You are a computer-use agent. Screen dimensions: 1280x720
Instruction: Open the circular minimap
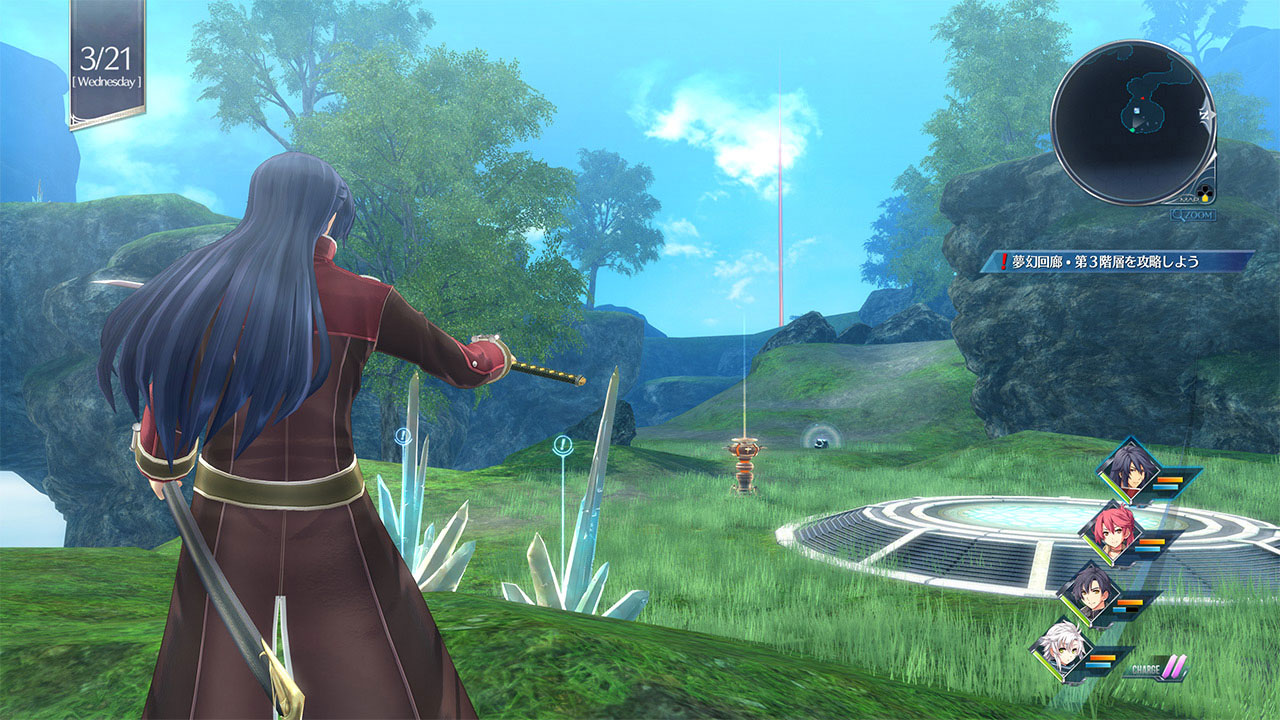[1132, 122]
